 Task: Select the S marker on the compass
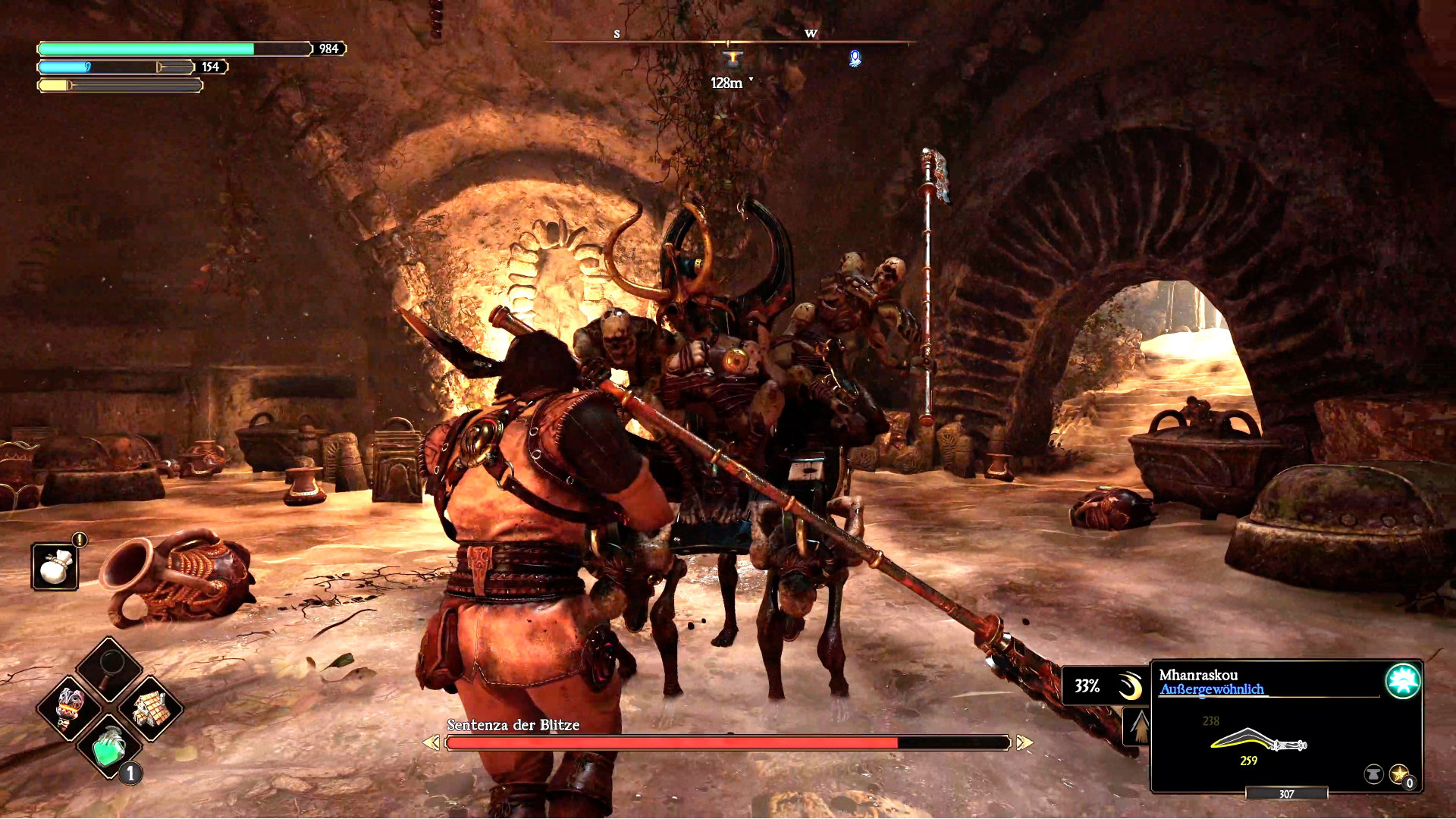tap(617, 33)
